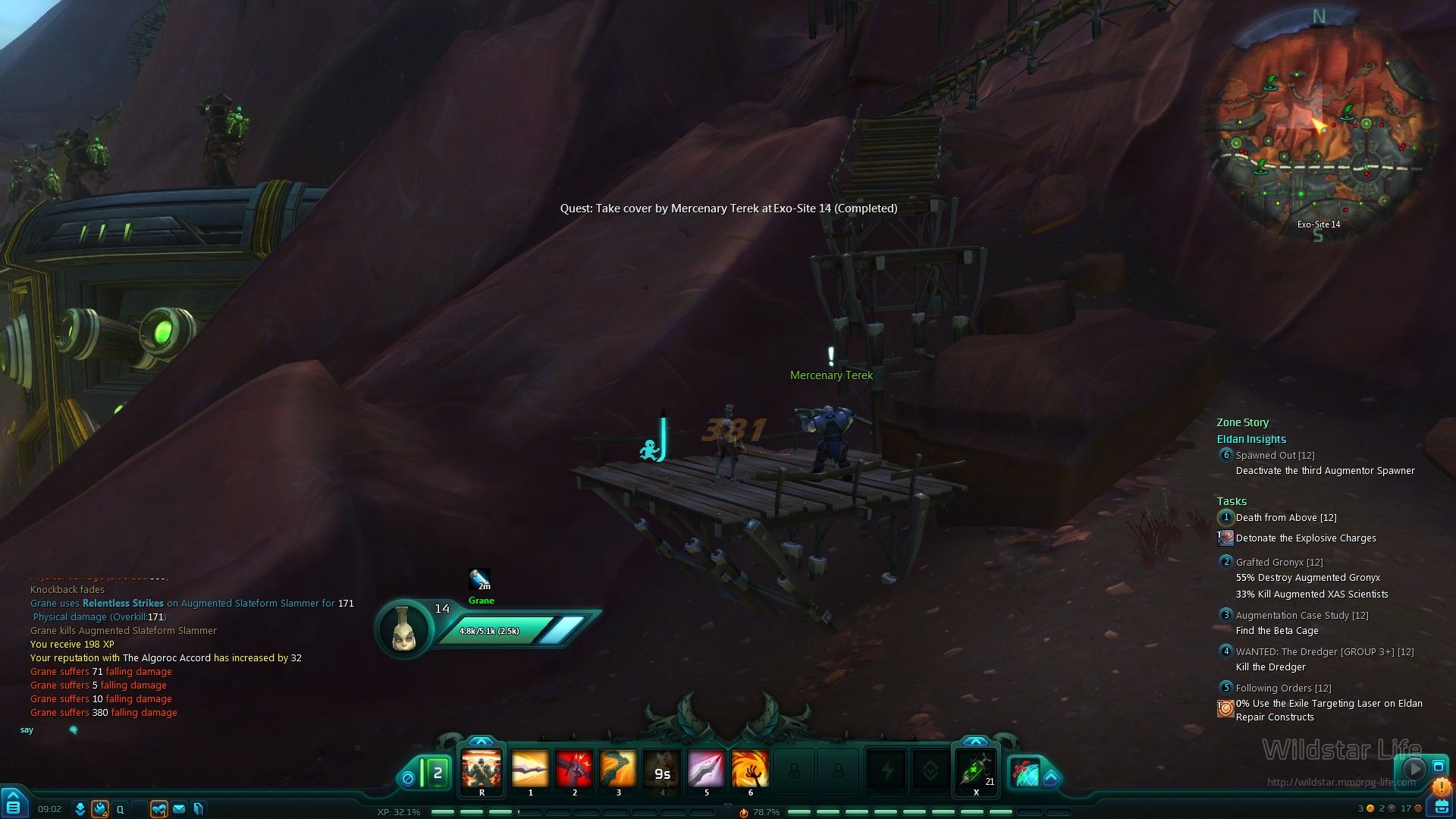
Task: Use the Exile Targeting Laser quest item
Action: [1225, 708]
